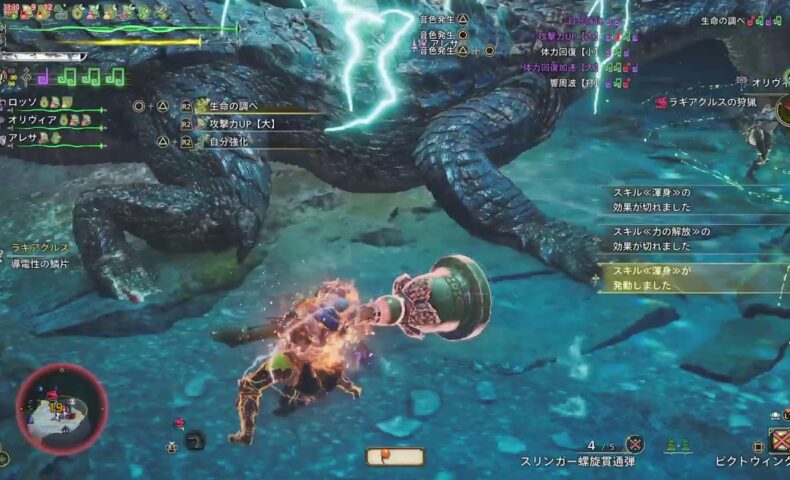Open the circular minimap
This screenshot has width=790, height=480.
point(62,409)
